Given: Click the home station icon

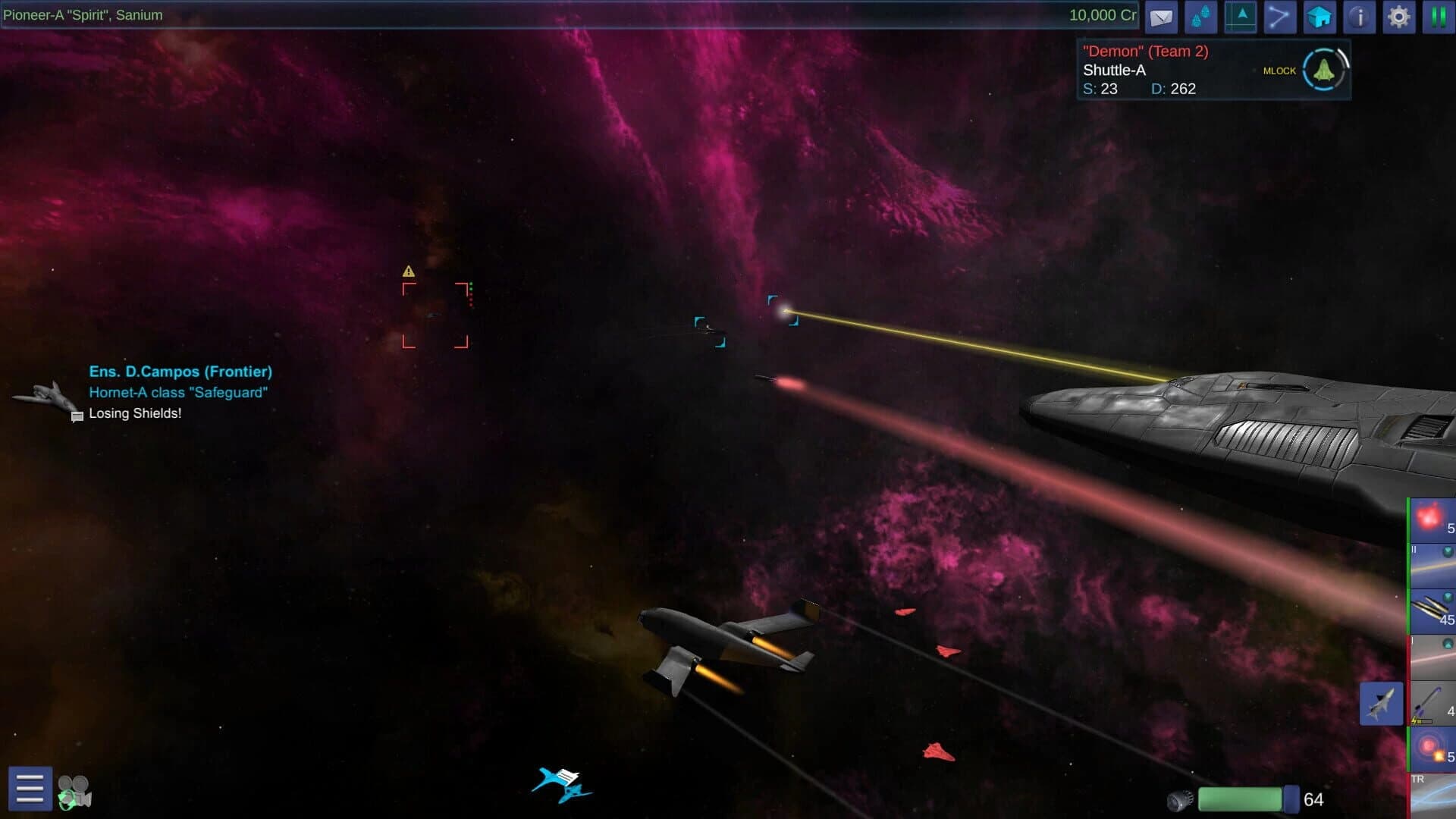Looking at the screenshot, I should coord(1319,17).
